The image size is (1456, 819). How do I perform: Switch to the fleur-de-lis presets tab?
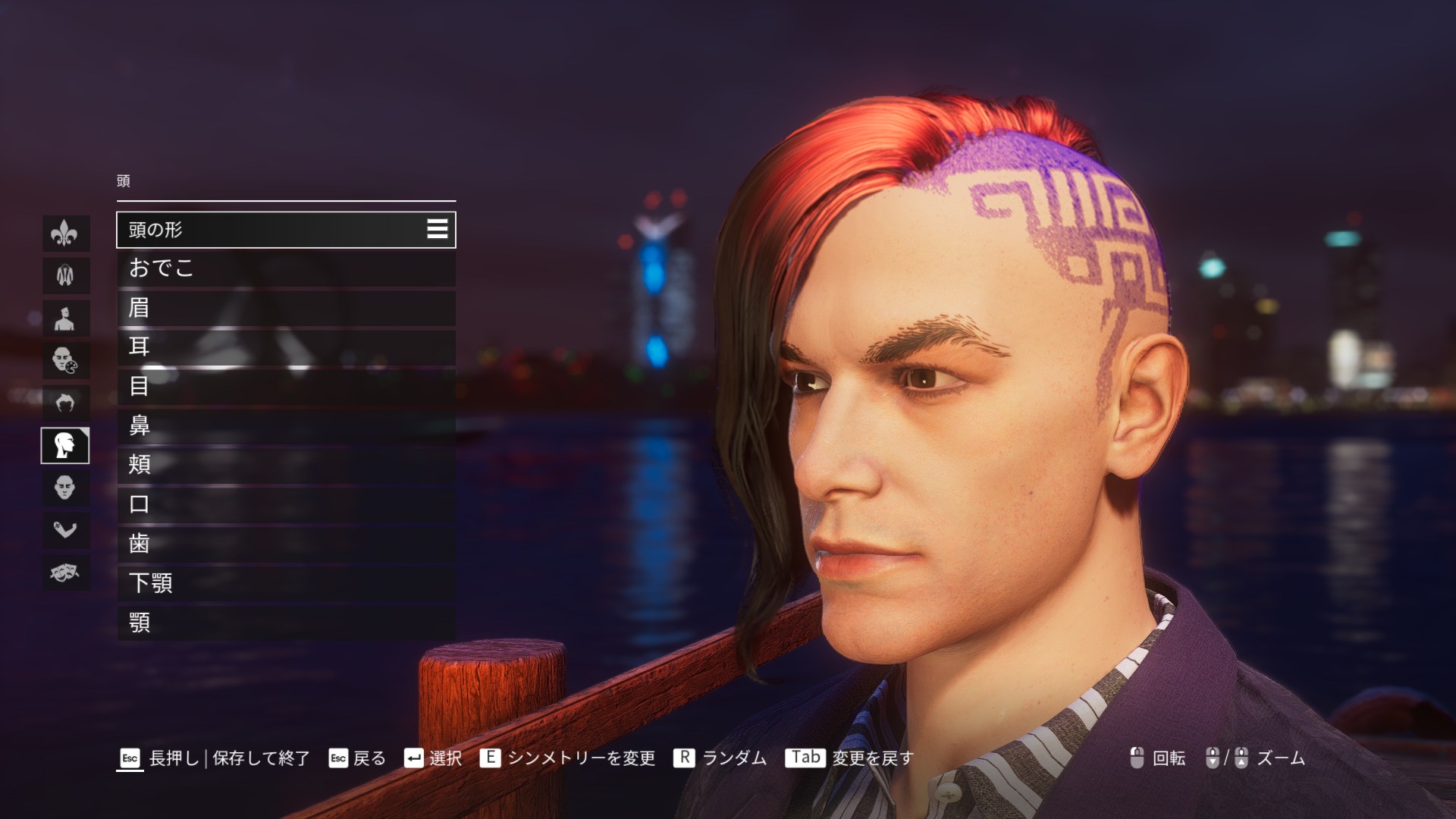(x=65, y=233)
